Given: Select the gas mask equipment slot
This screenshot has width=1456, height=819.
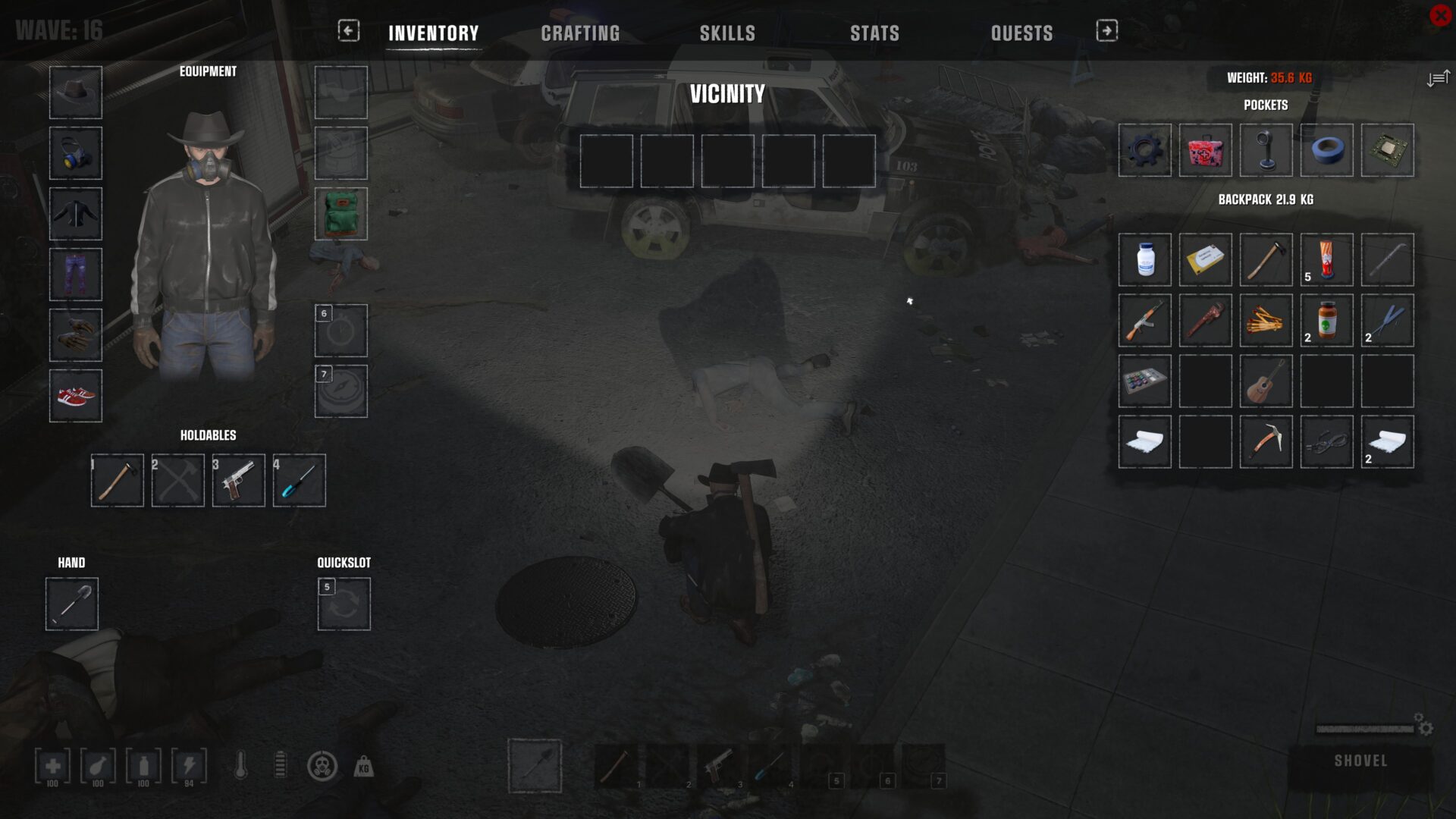Looking at the screenshot, I should tap(76, 153).
